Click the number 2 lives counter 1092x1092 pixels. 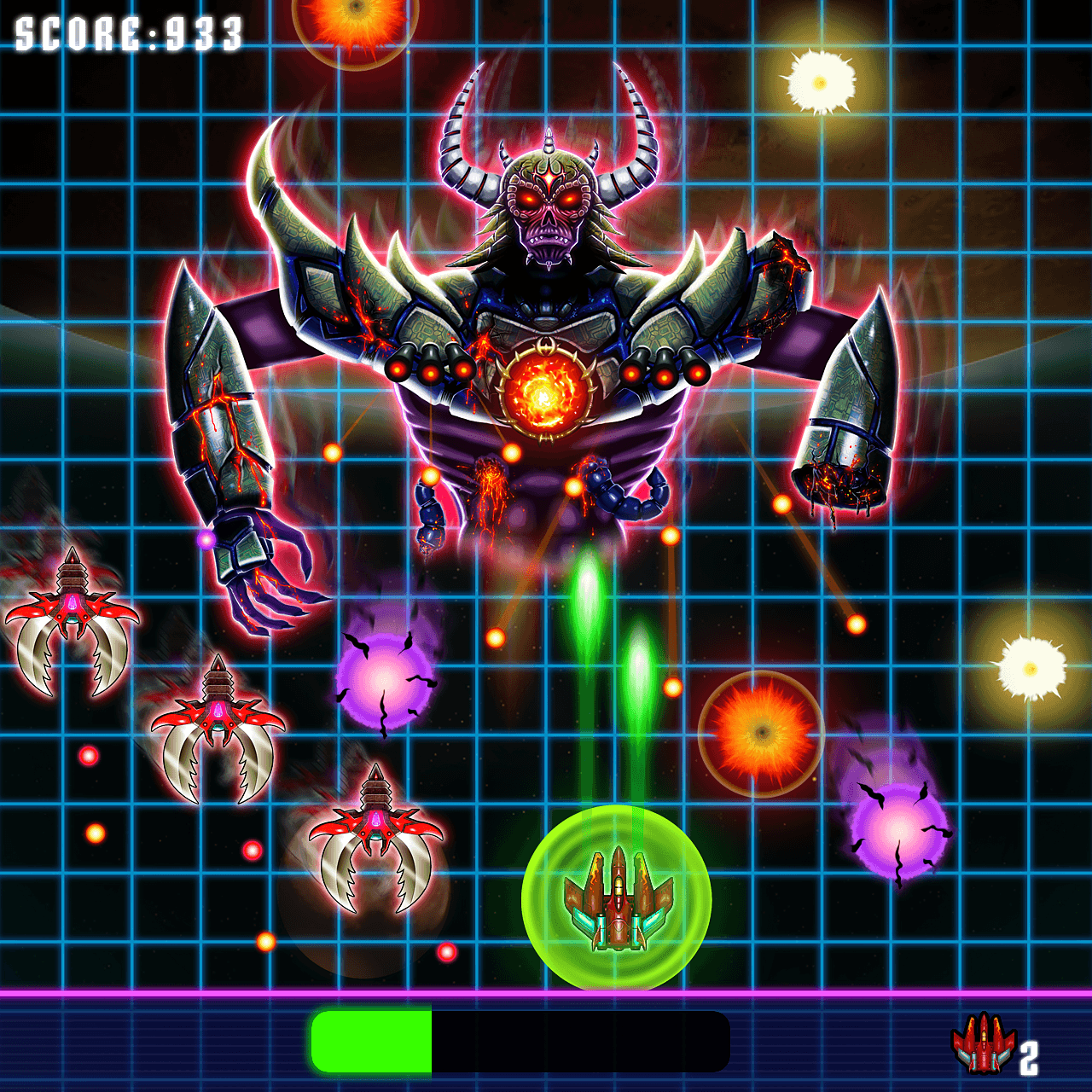coord(1028,1058)
